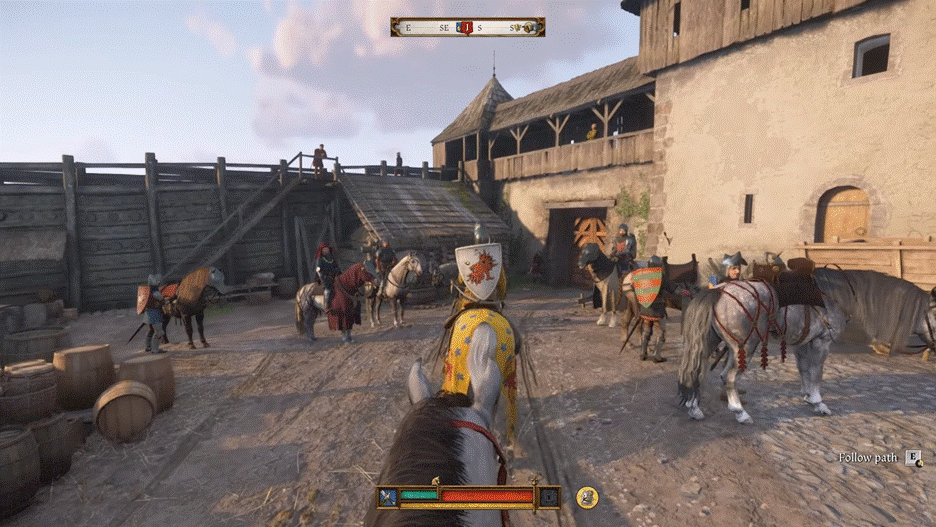
Task: Select the red quest marker on the compass
Action: [465, 27]
